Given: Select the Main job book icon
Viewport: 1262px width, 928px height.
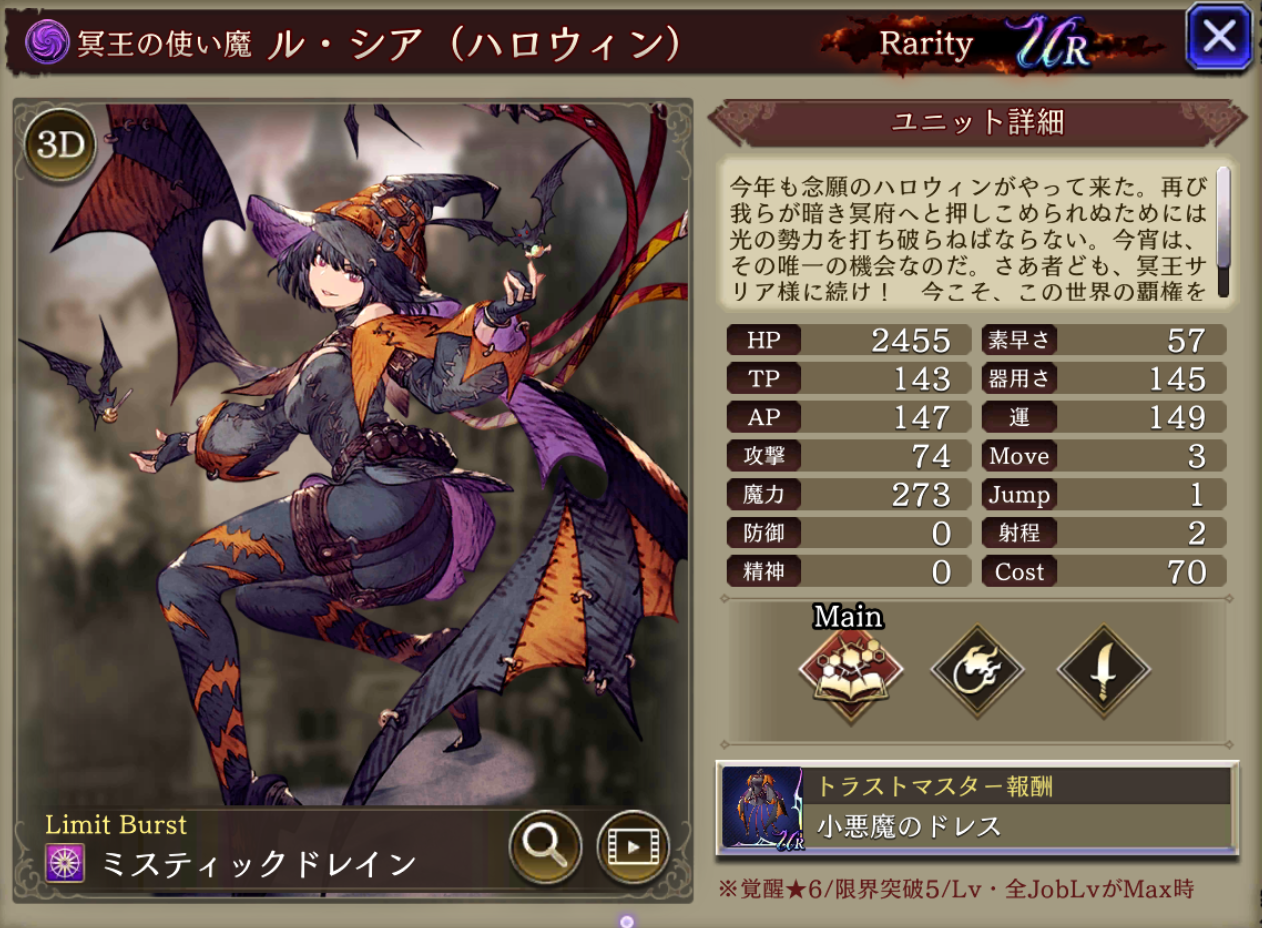Looking at the screenshot, I should coord(851,670).
